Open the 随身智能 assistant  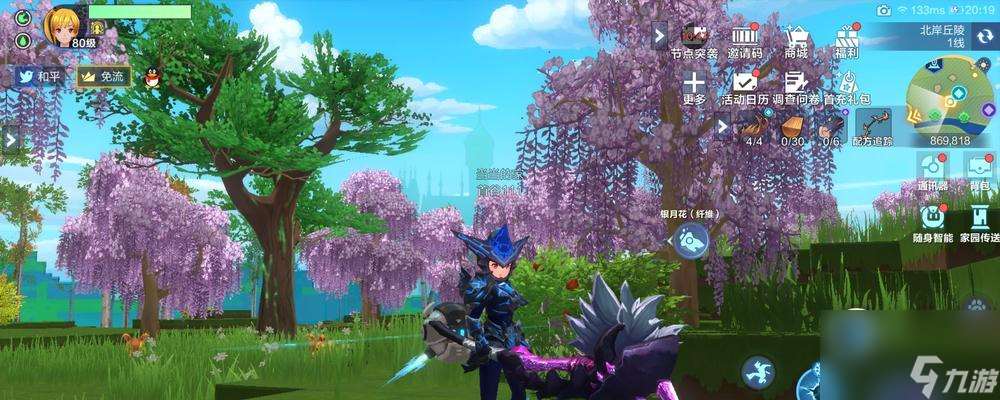[933, 218]
